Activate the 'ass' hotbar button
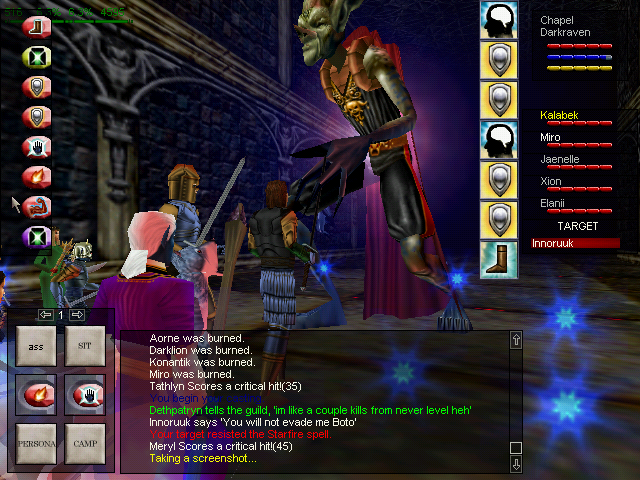This screenshot has height=480, width=640. [36, 346]
